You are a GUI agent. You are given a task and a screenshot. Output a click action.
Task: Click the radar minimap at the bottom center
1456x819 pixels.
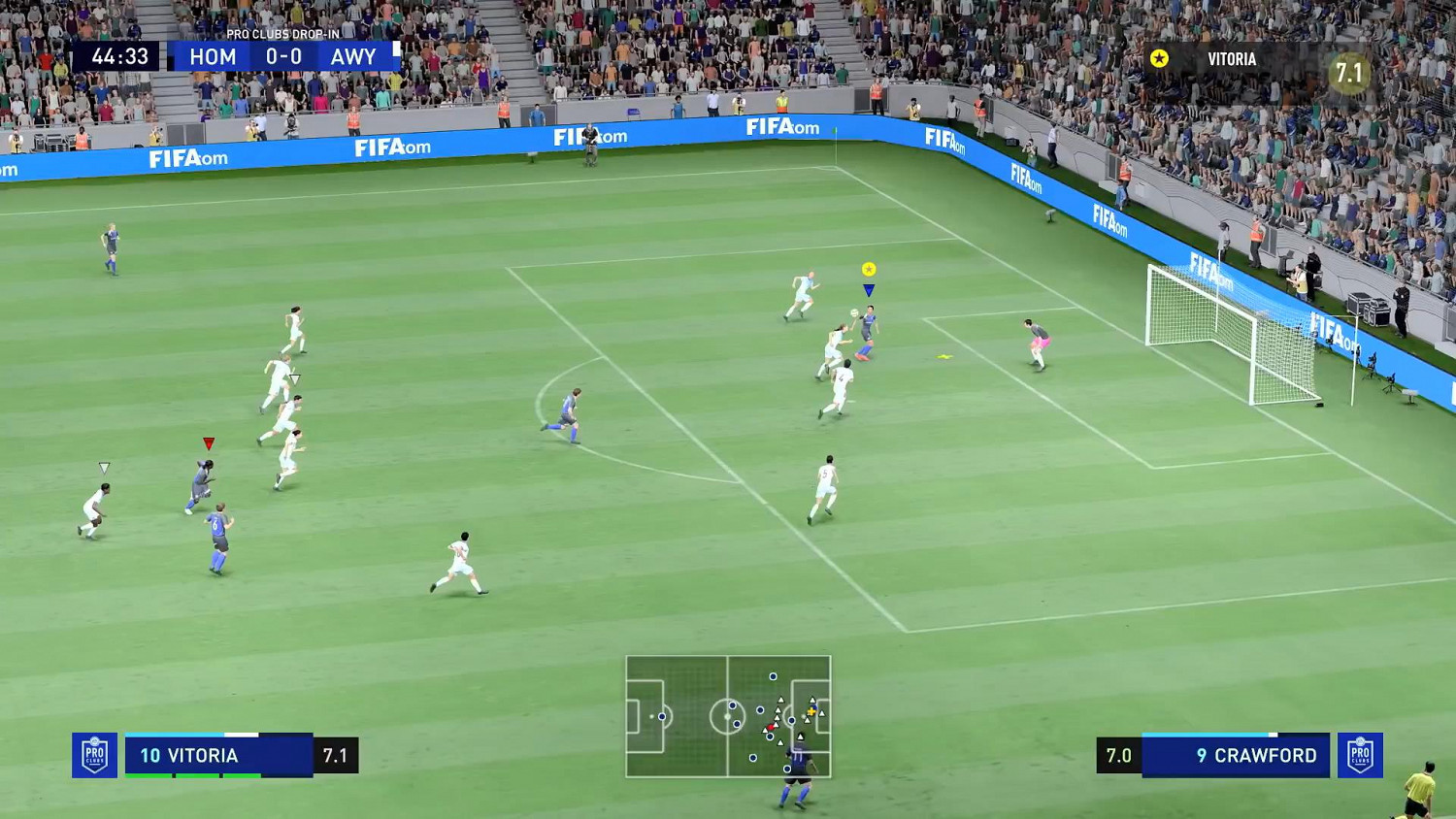click(x=730, y=718)
